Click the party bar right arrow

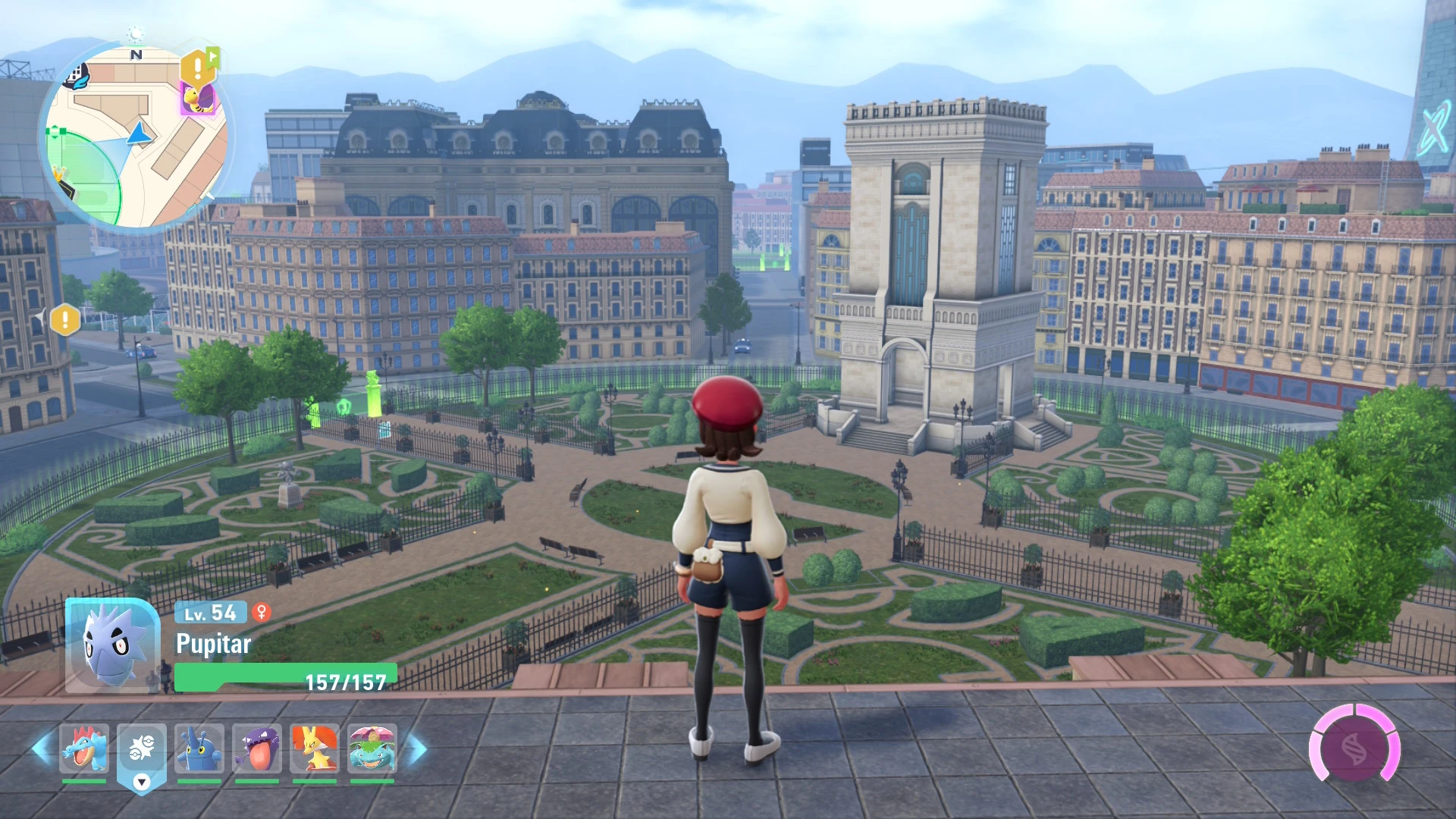pos(416,748)
